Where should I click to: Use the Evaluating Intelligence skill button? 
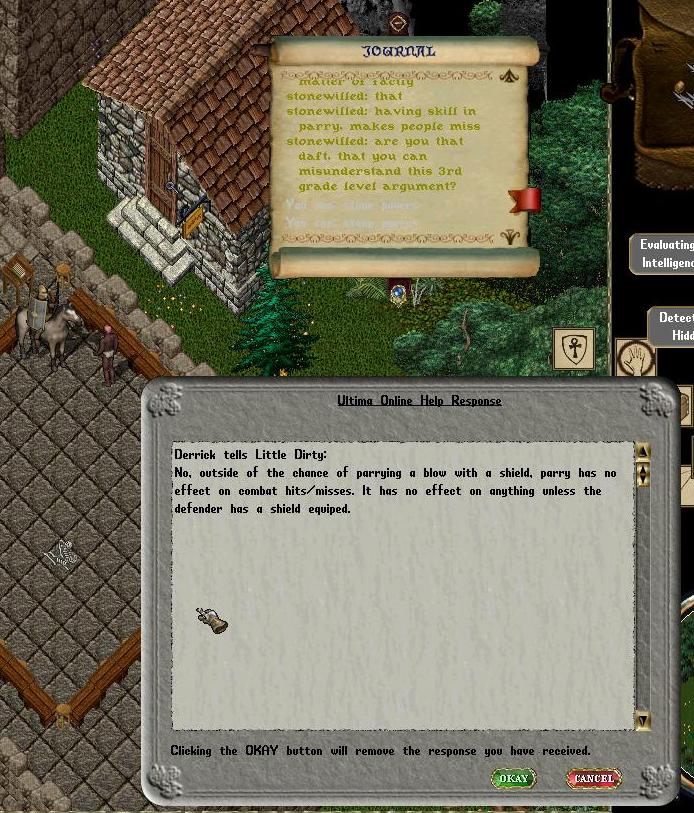(667, 254)
